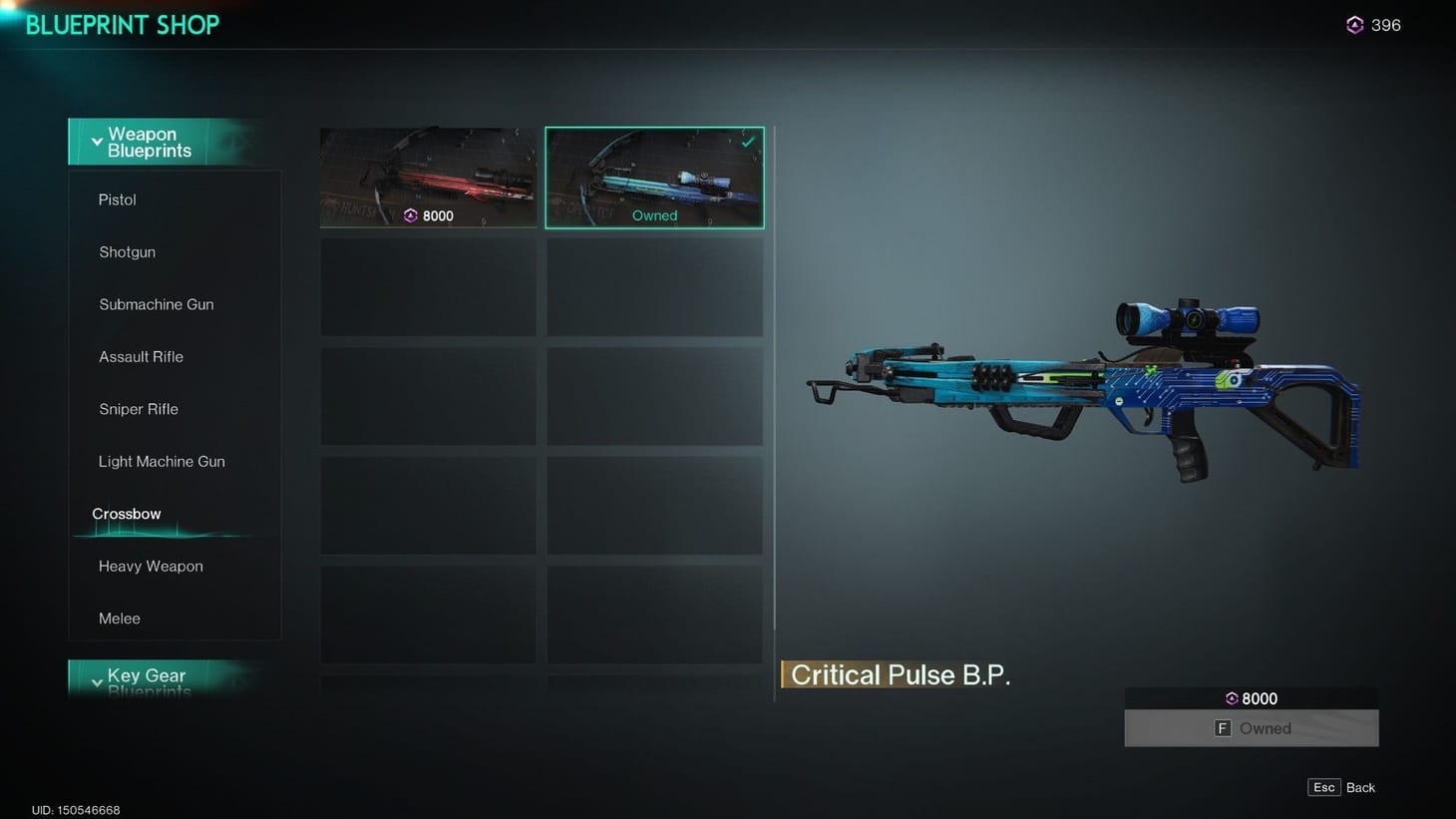Select the Critical Pulse blueprint thumbnail

point(654,178)
